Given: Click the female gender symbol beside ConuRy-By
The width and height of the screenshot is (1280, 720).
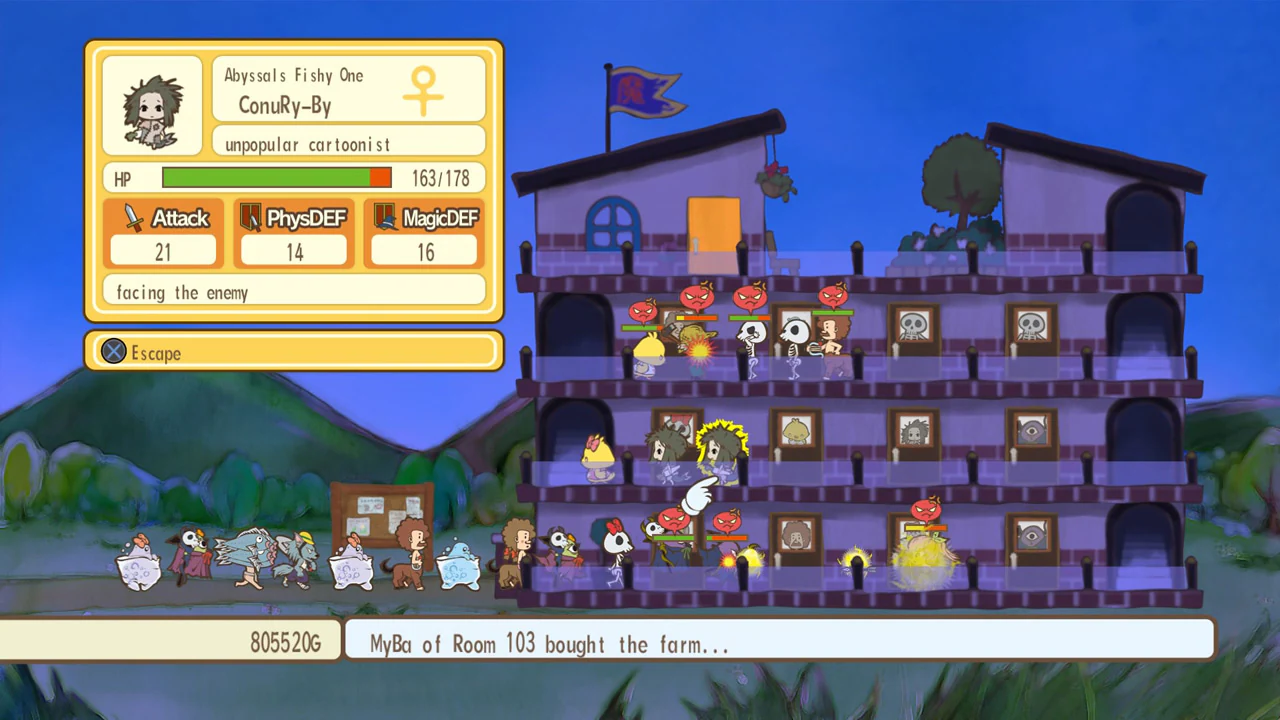Looking at the screenshot, I should (x=423, y=90).
